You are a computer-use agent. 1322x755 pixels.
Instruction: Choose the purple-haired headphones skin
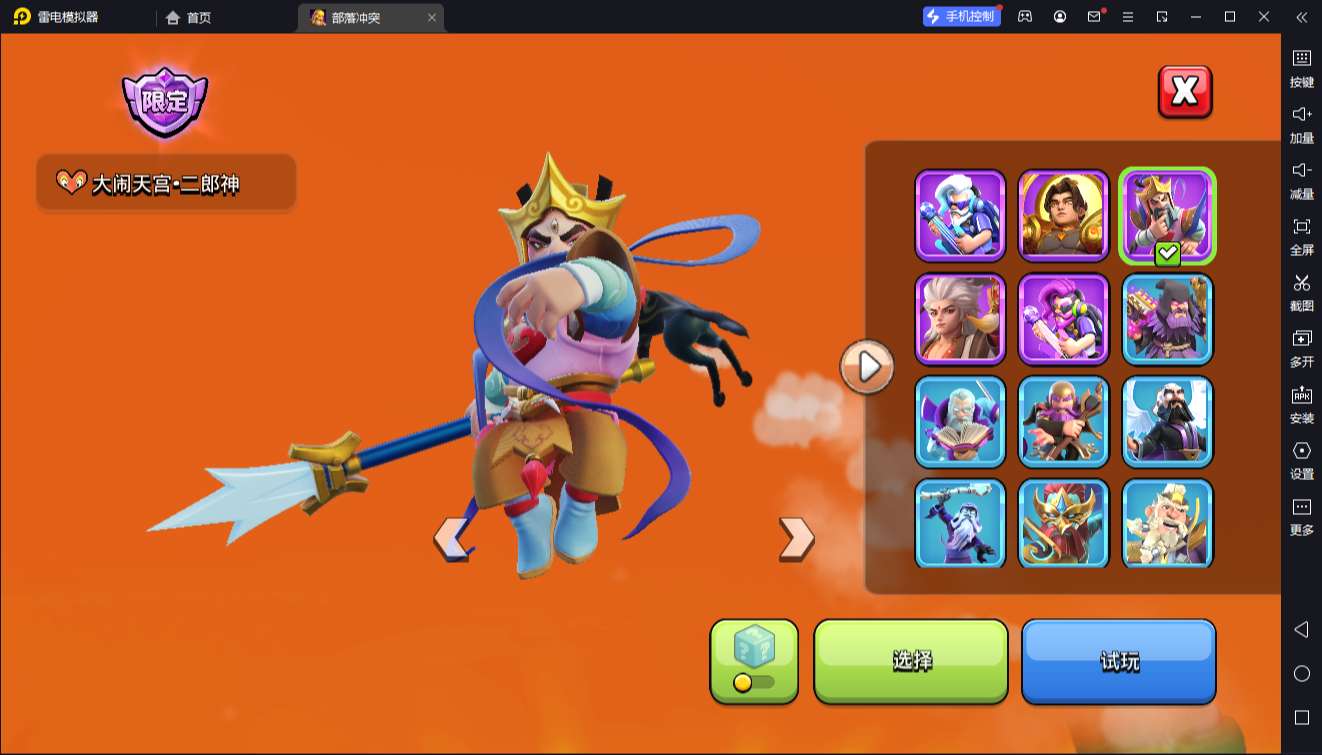(1064, 319)
